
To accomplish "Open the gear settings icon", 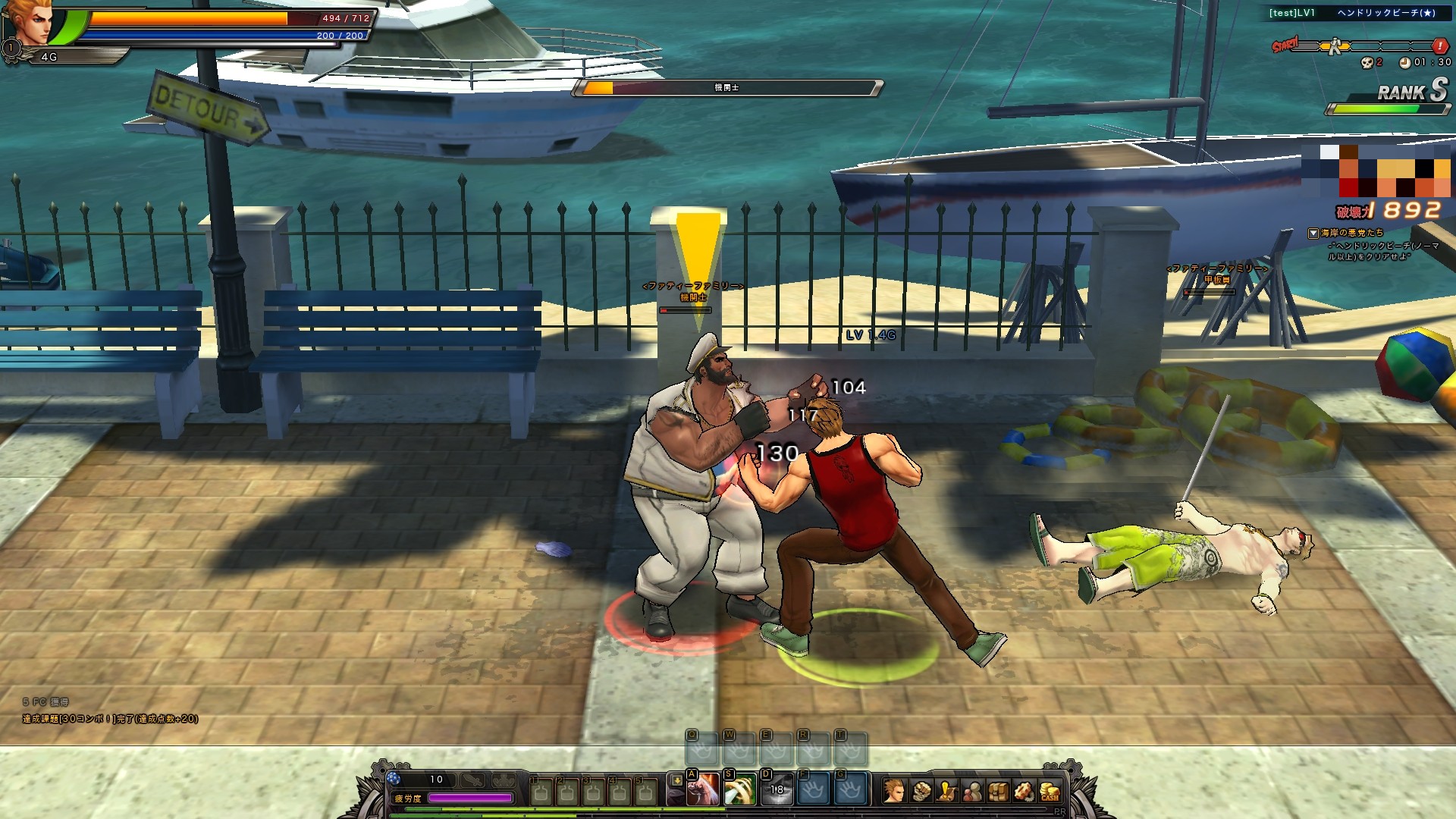I will 1024,791.
